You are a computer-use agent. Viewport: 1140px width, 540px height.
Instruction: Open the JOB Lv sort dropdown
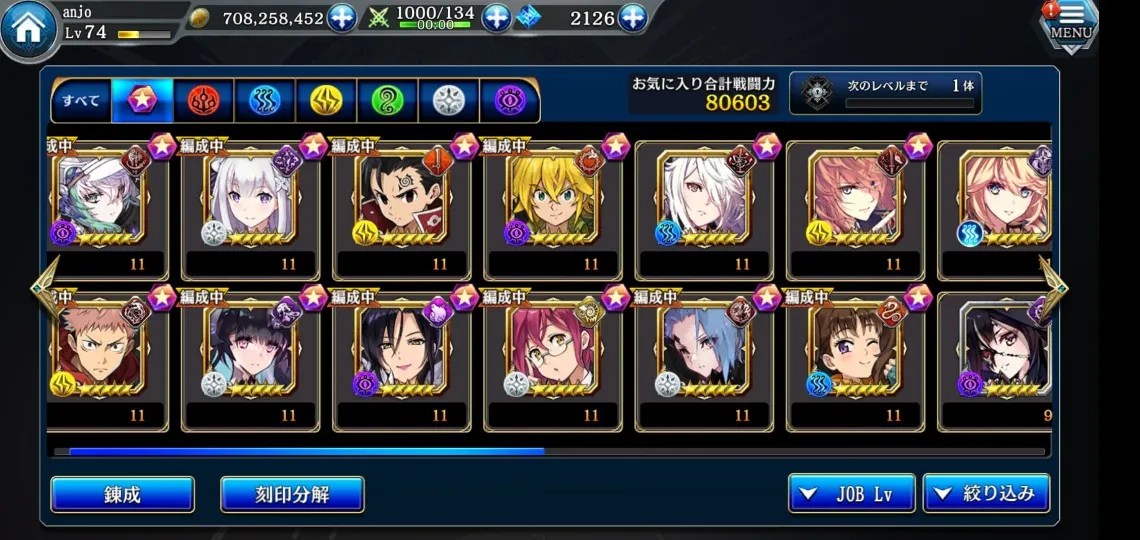pos(851,494)
